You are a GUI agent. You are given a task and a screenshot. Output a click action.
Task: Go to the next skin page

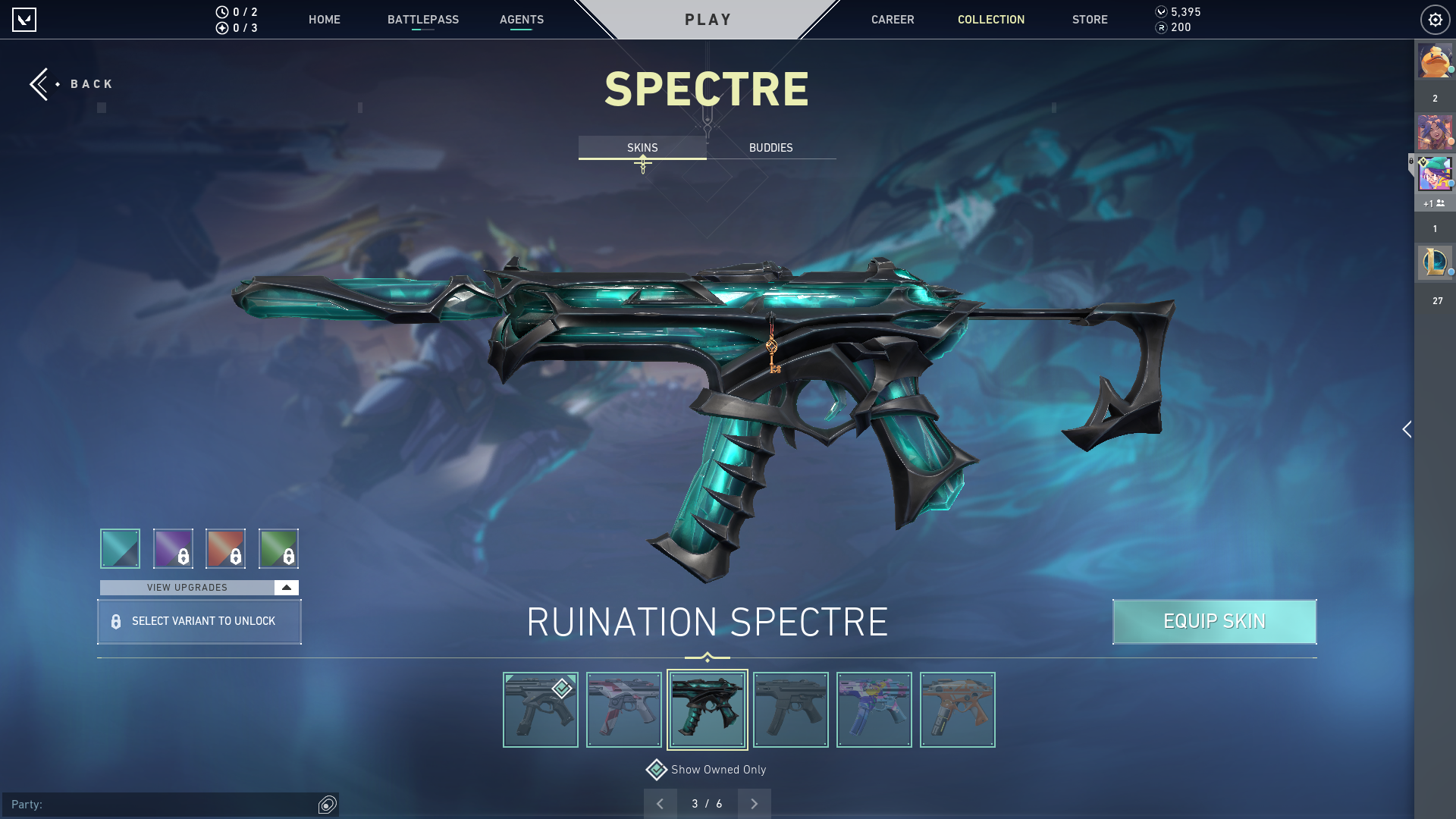click(x=754, y=804)
